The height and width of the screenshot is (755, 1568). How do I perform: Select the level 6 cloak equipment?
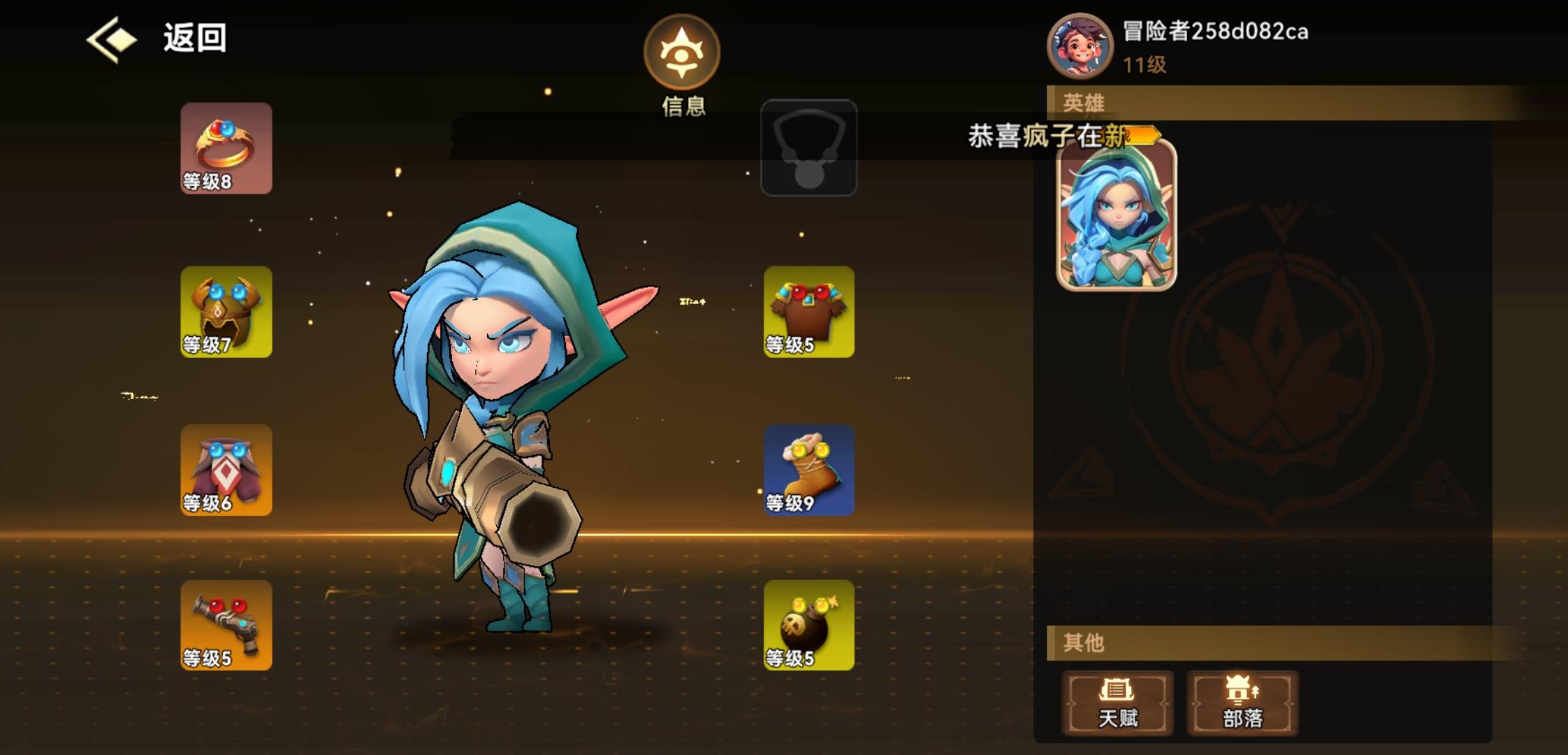(225, 470)
